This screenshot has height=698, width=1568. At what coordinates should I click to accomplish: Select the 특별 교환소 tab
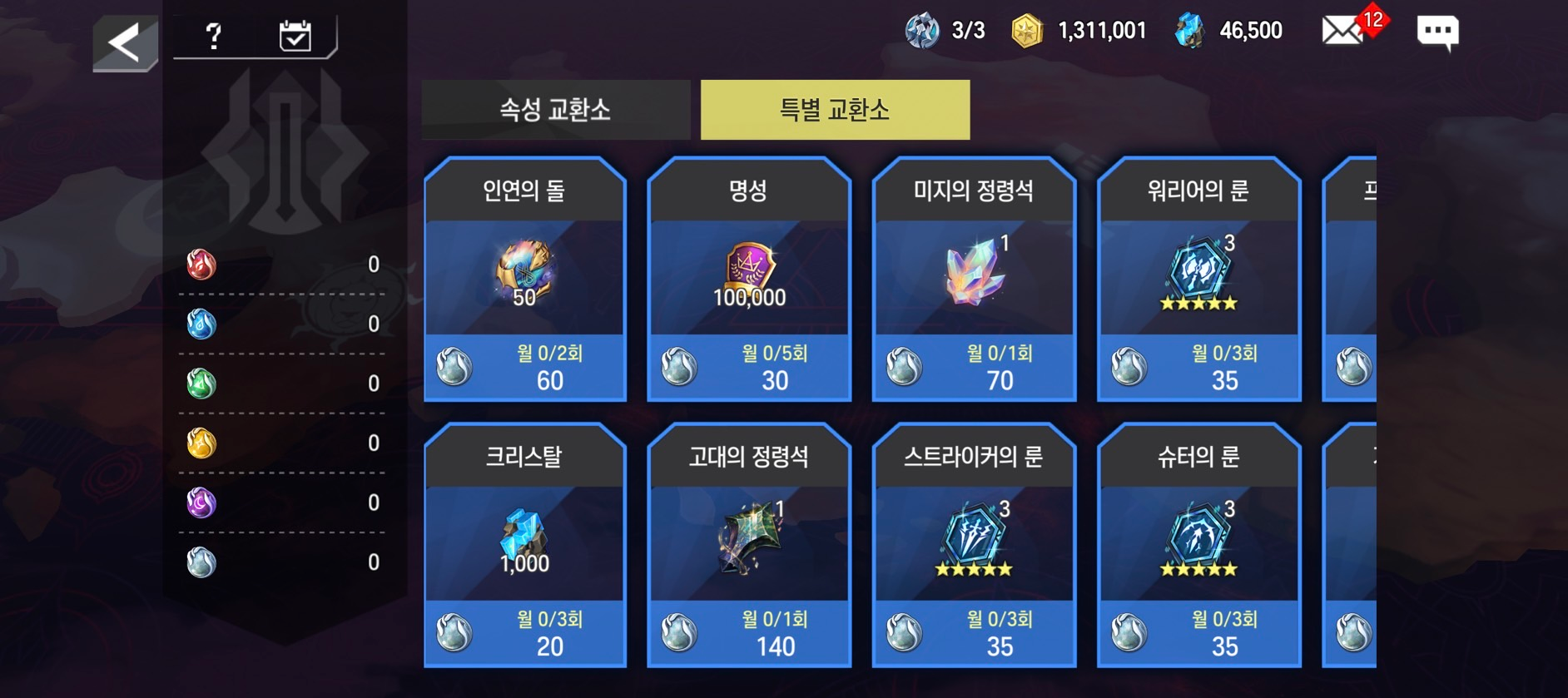pyautogui.click(x=835, y=110)
